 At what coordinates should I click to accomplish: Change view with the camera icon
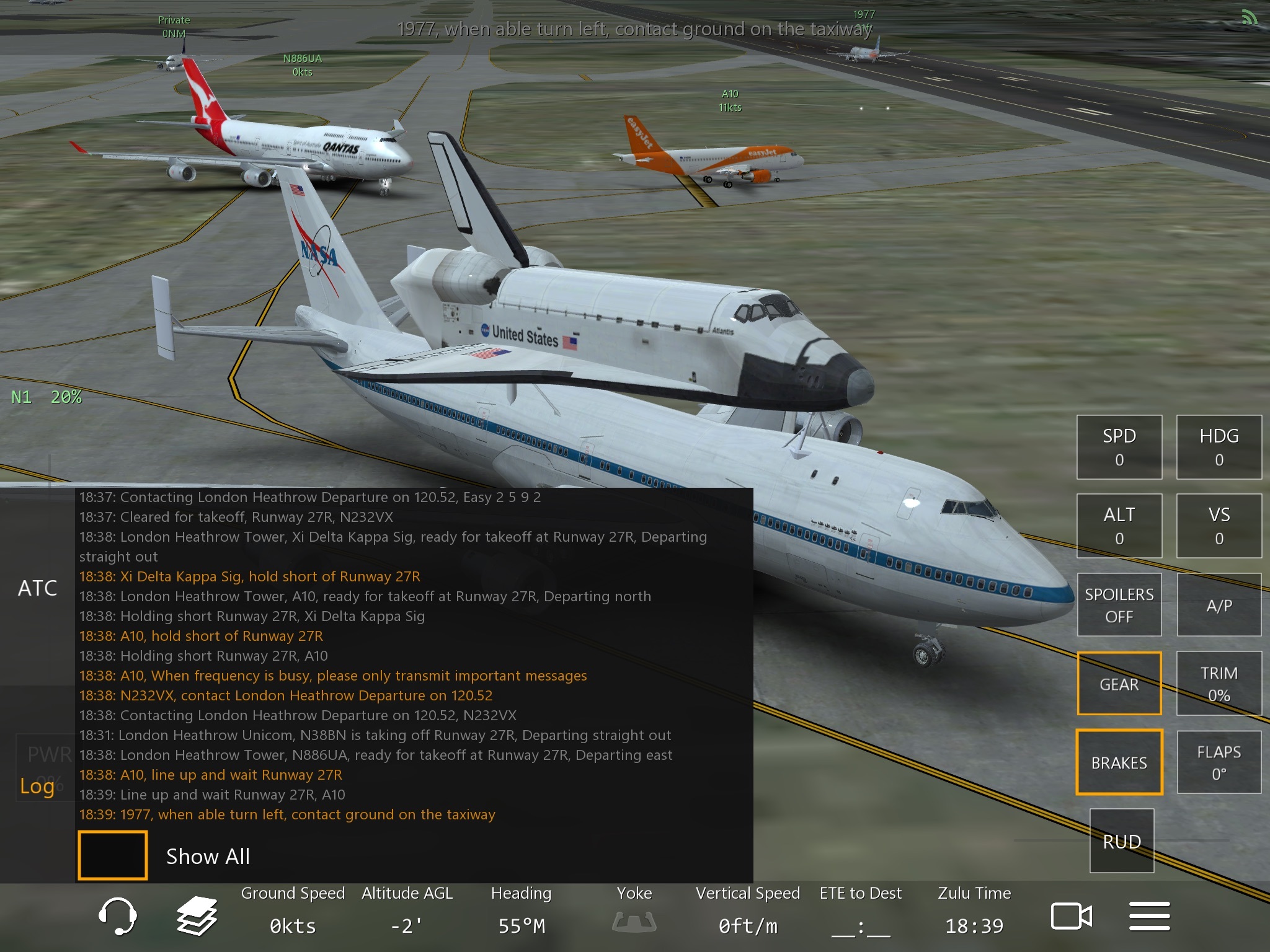1071,915
